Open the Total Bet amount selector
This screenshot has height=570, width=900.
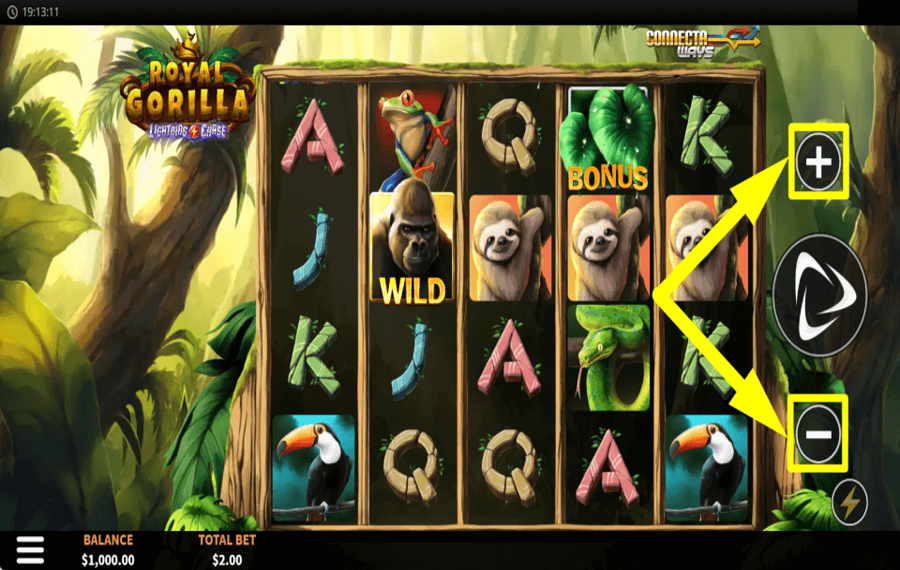pyautogui.click(x=227, y=550)
